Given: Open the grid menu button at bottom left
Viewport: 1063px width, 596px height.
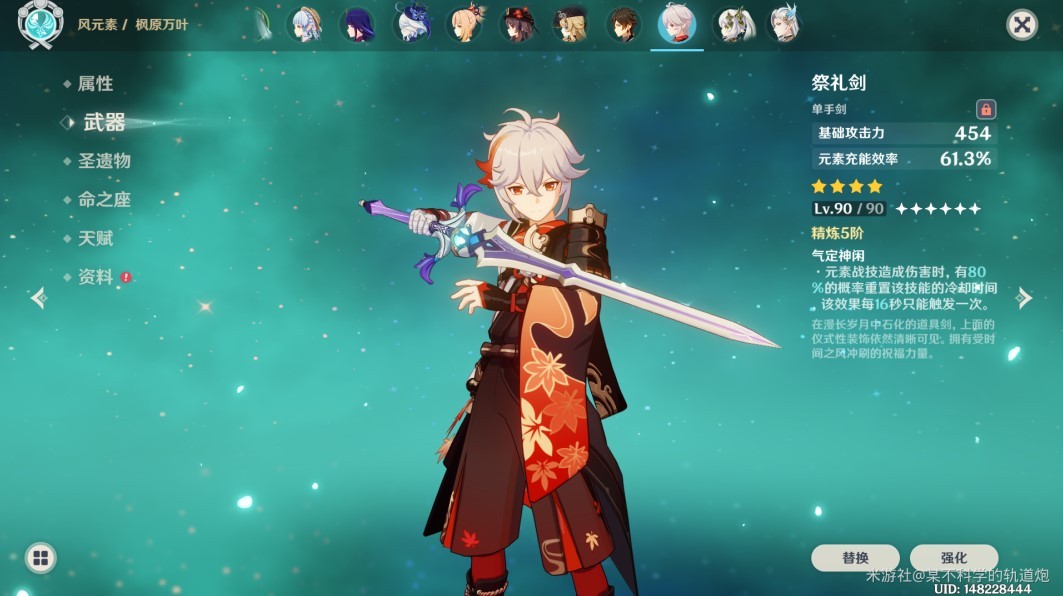Looking at the screenshot, I should coord(40,558).
